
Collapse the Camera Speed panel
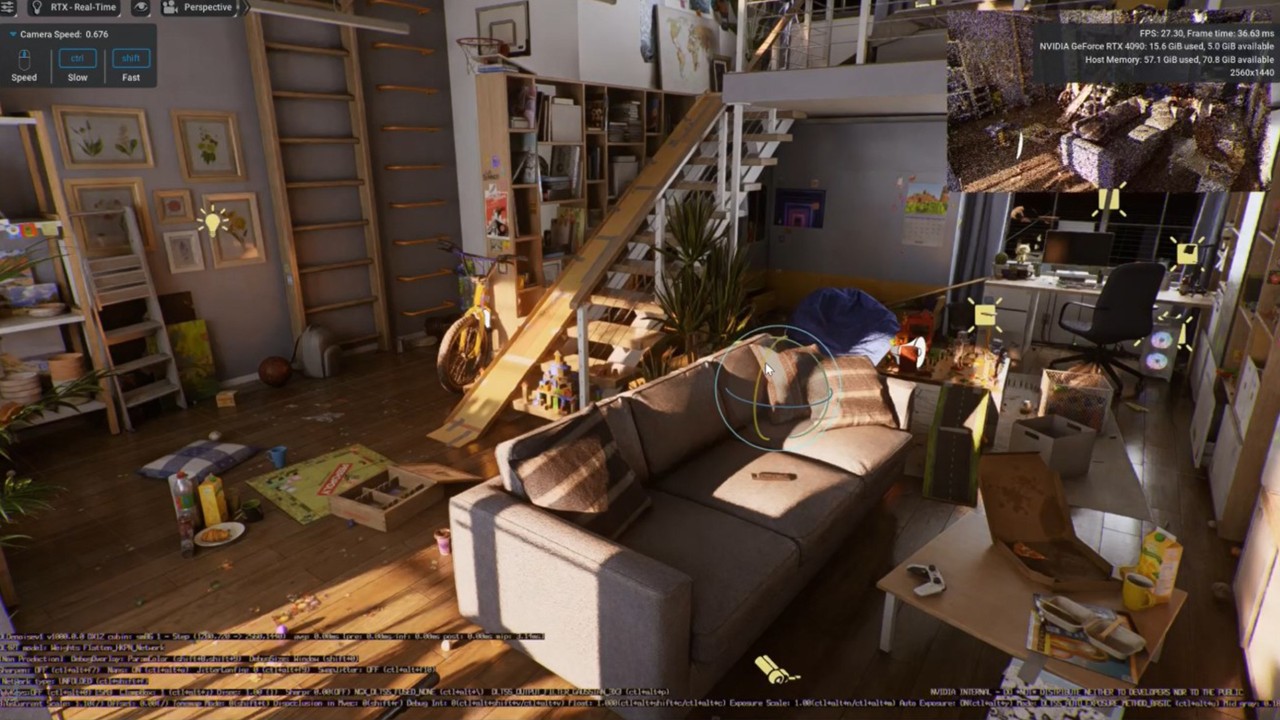pos(12,34)
